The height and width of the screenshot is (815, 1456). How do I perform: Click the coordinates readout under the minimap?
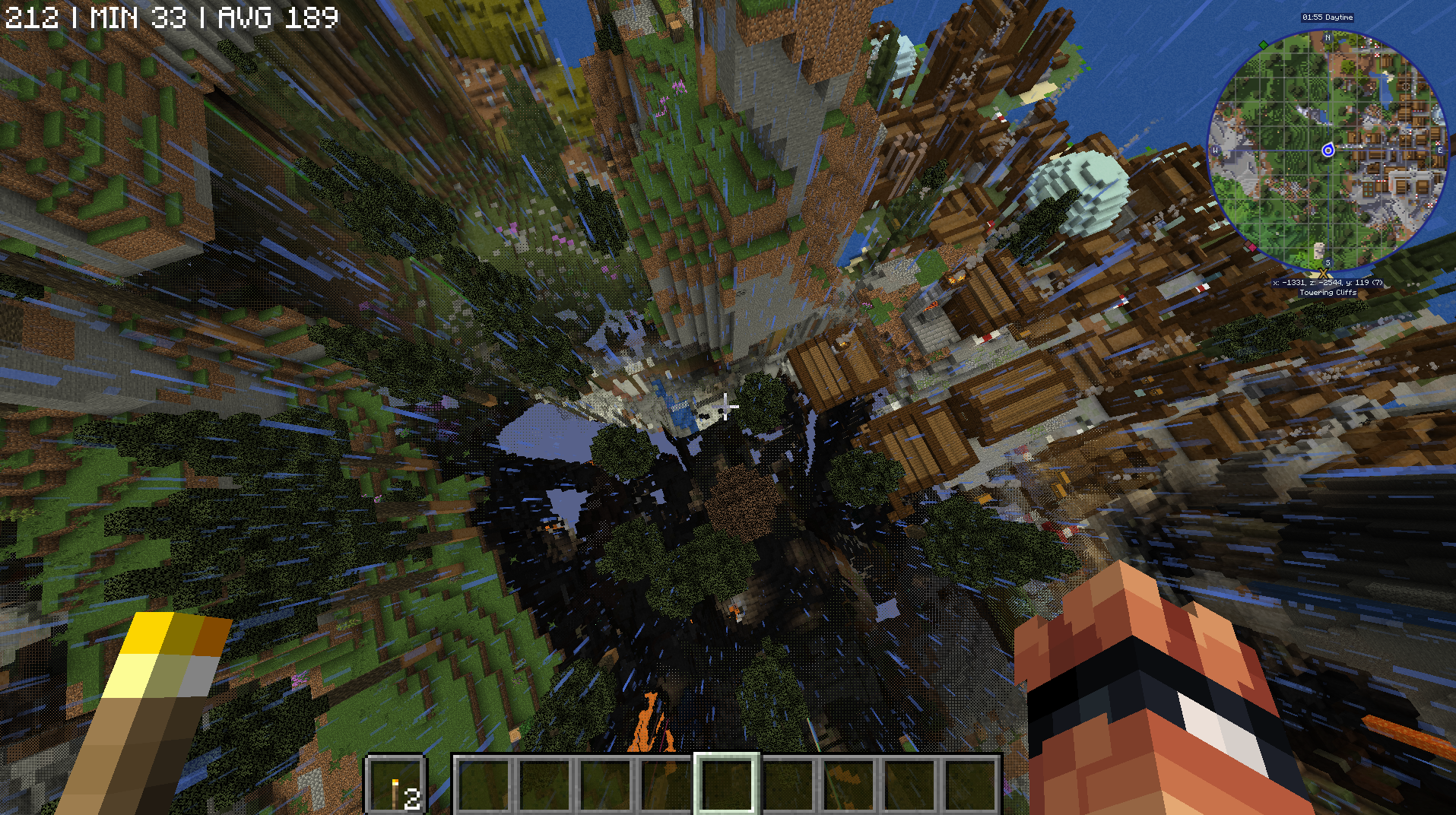[x=1328, y=282]
